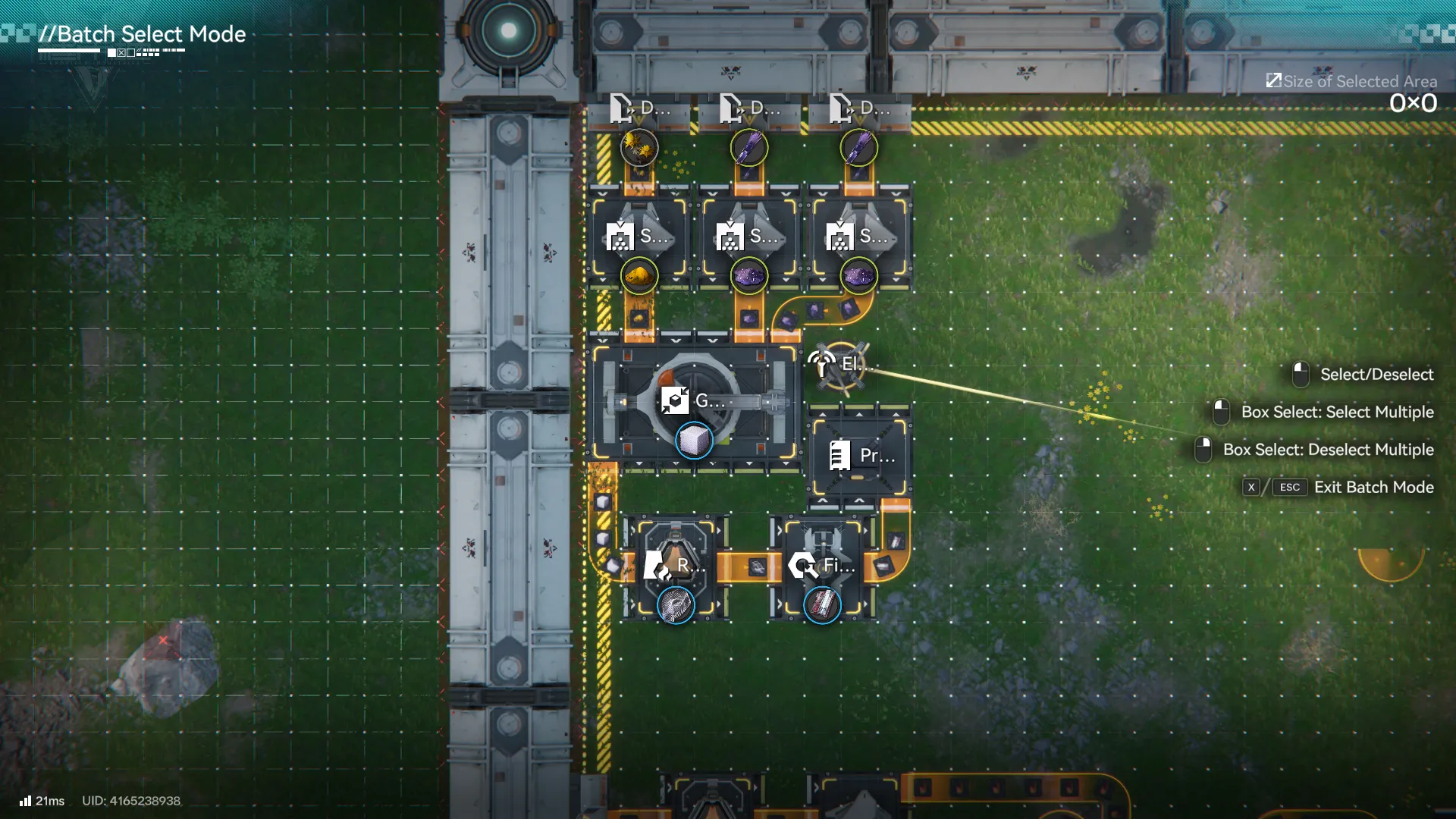Image resolution: width=1456 pixels, height=819 pixels.
Task: Click the Printer building icon labeled Pr
Action: tap(842, 456)
